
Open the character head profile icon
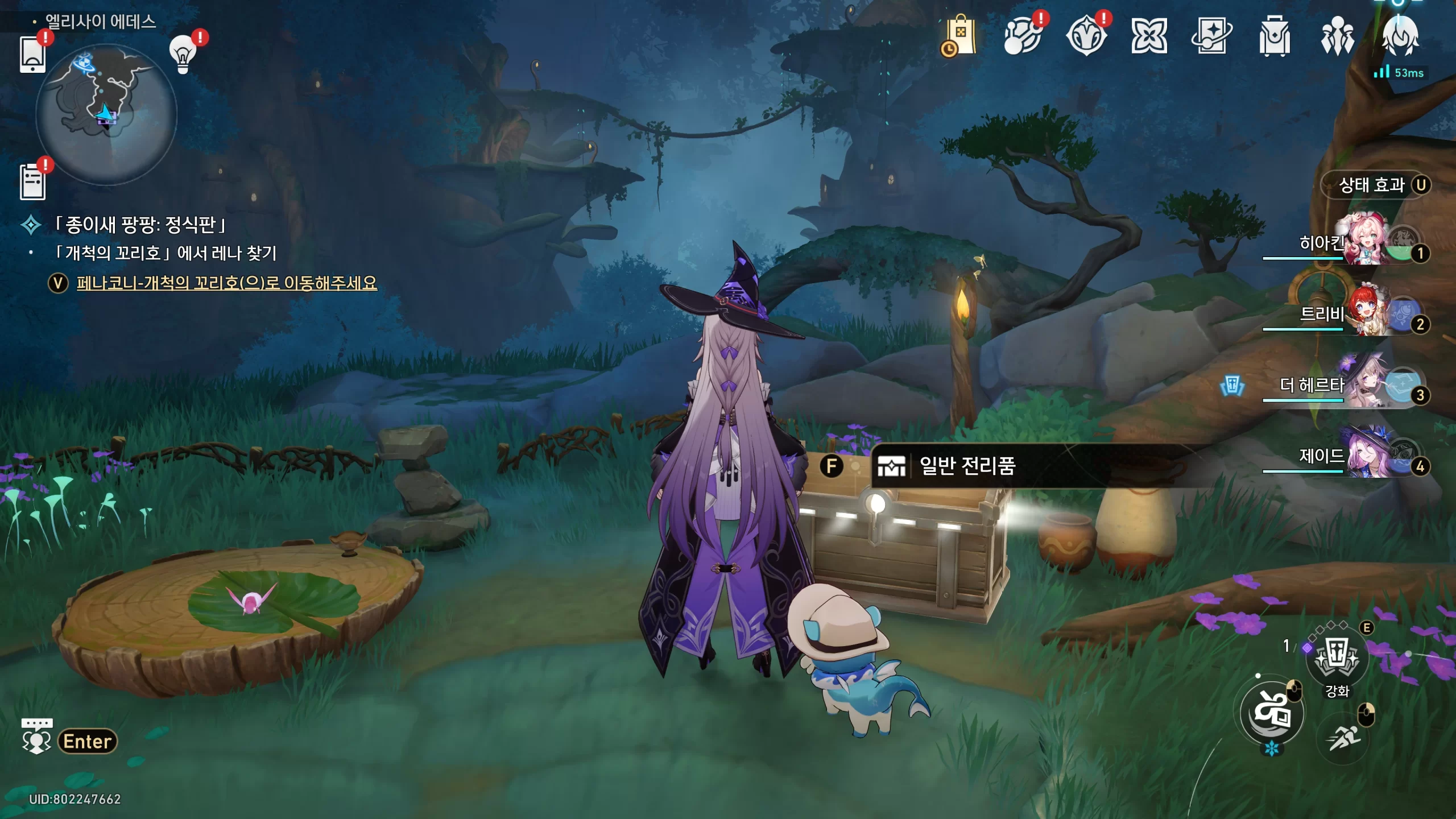point(1400,36)
